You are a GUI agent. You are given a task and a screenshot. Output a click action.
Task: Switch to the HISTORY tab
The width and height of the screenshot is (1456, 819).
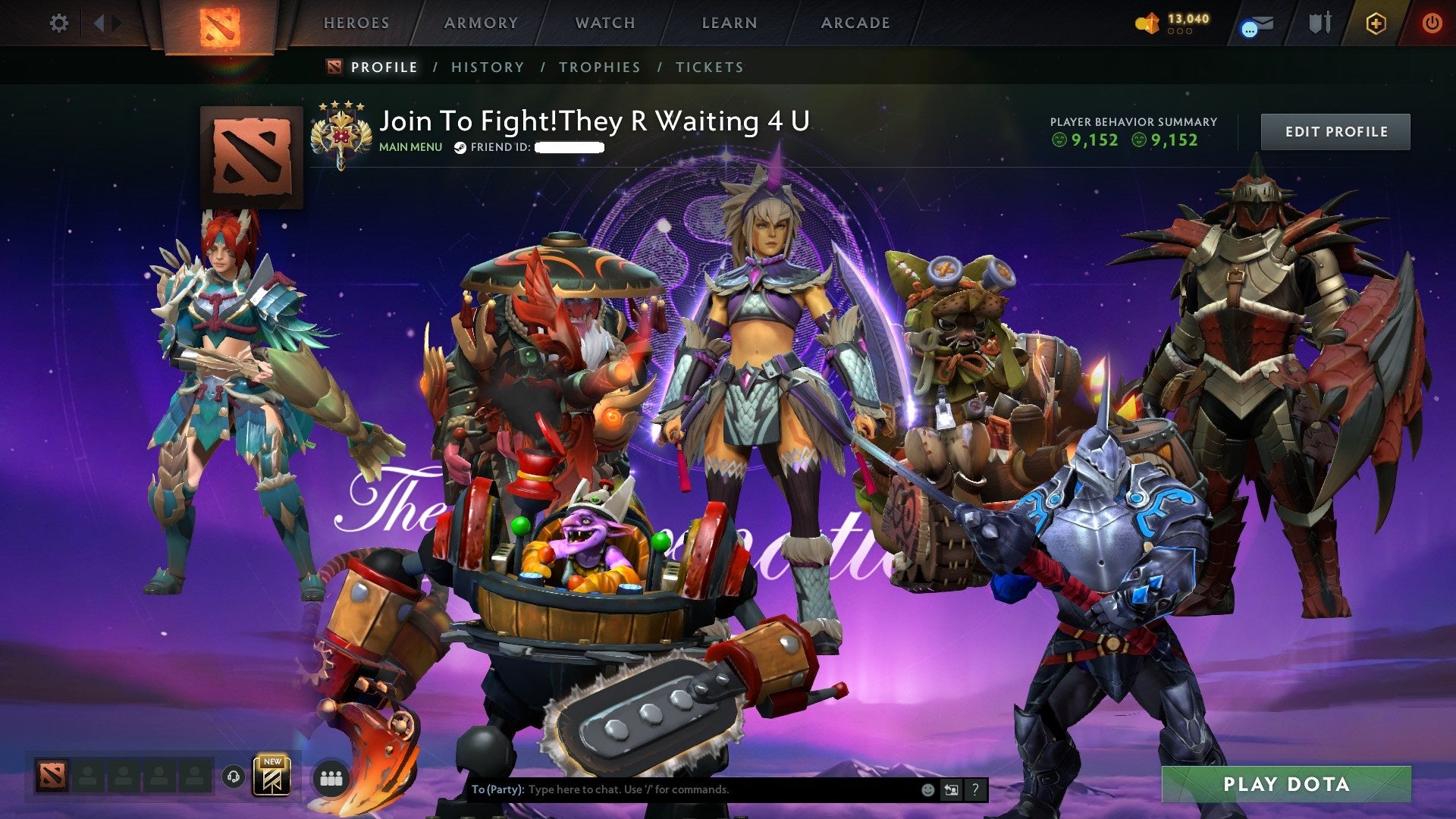coord(488,67)
